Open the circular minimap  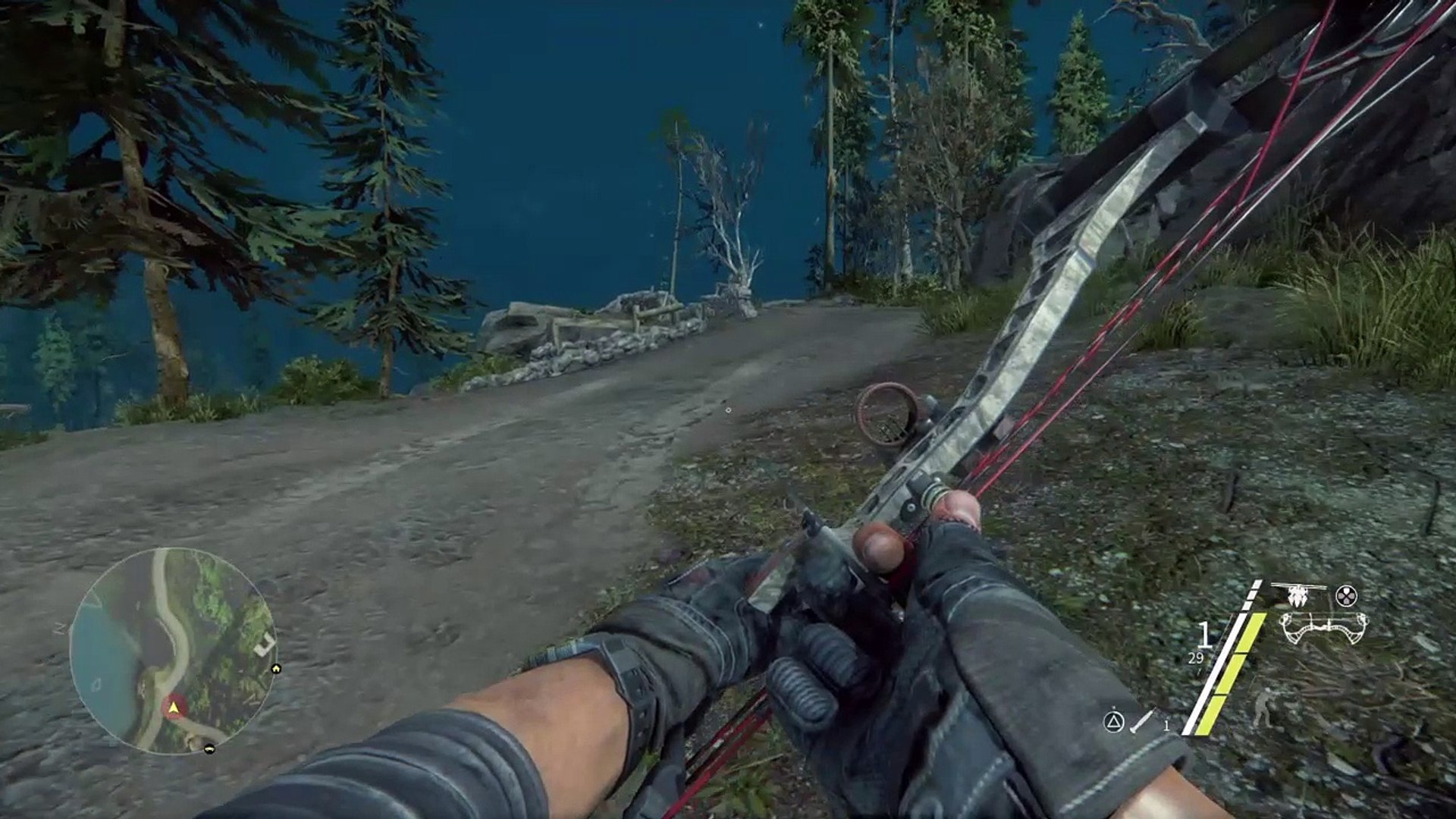point(173,650)
